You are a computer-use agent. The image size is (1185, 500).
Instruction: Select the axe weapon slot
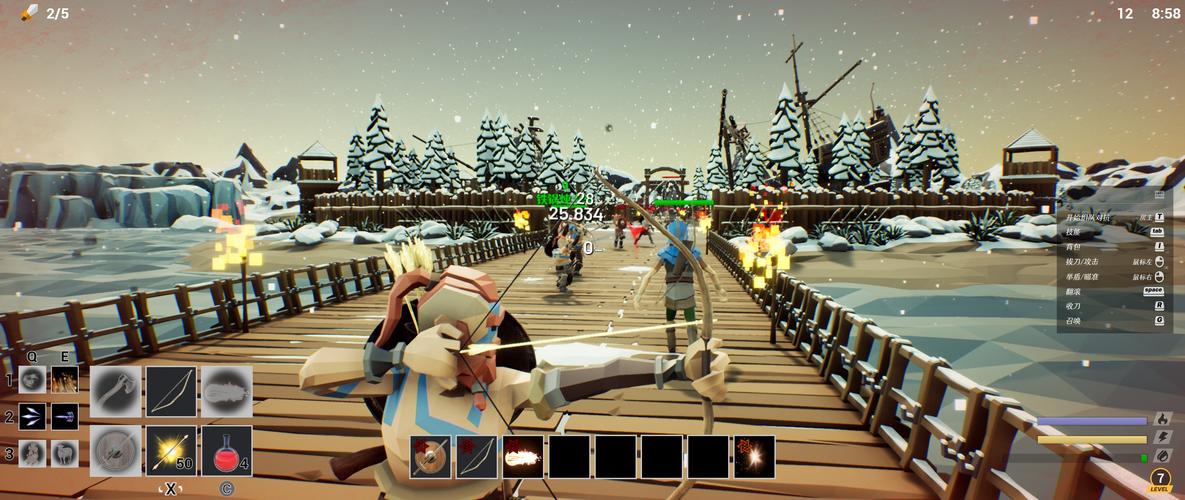click(x=116, y=391)
